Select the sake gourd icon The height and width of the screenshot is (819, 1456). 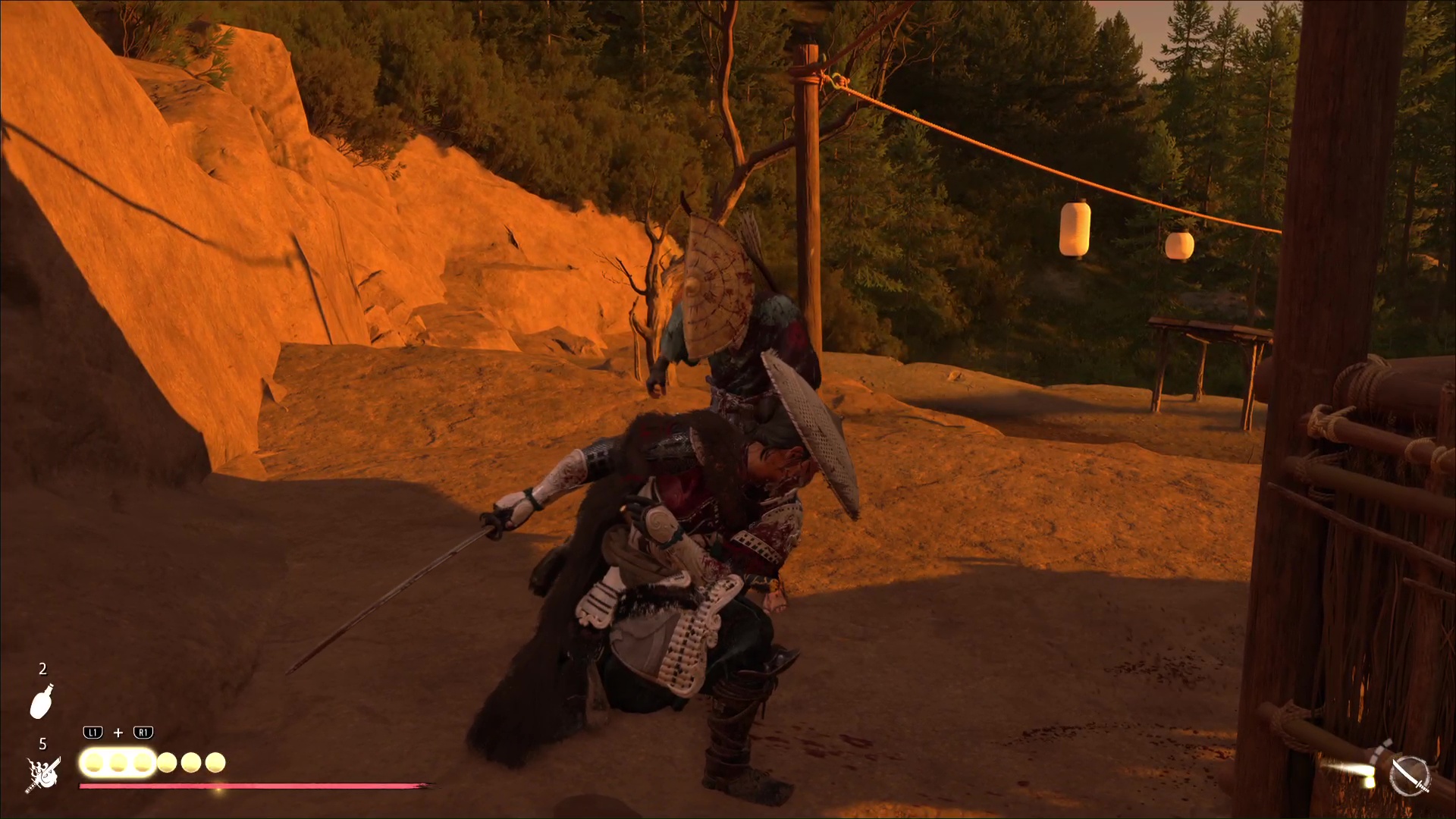click(42, 701)
